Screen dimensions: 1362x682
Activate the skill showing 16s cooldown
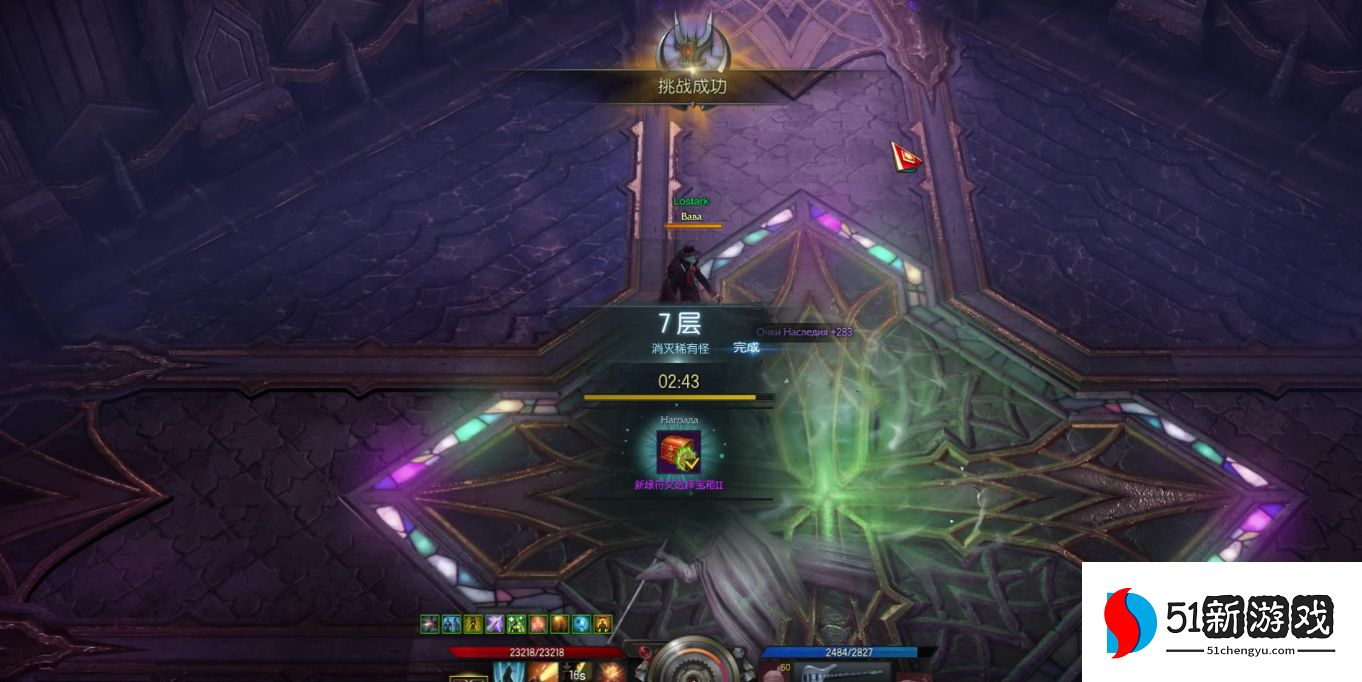tap(576, 672)
